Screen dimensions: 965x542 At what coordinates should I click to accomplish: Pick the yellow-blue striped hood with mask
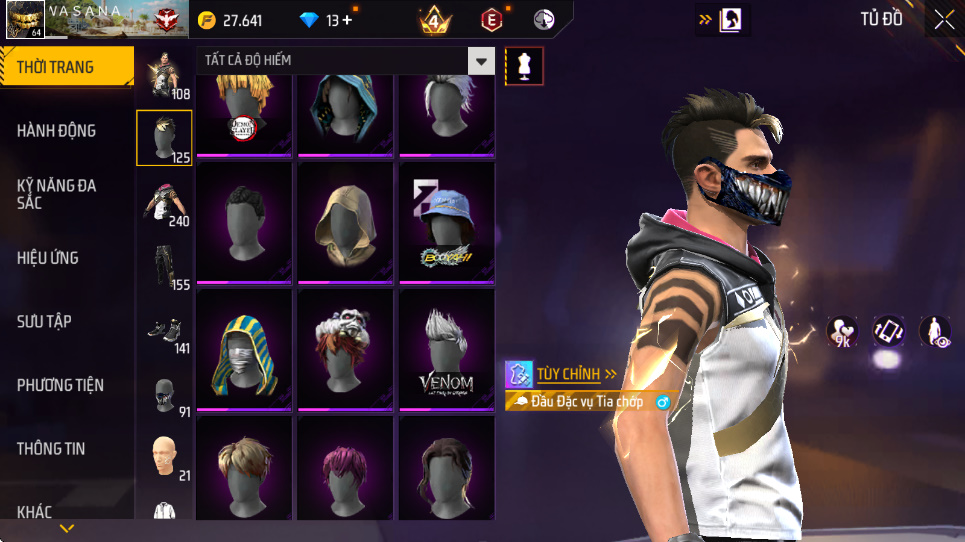(244, 348)
